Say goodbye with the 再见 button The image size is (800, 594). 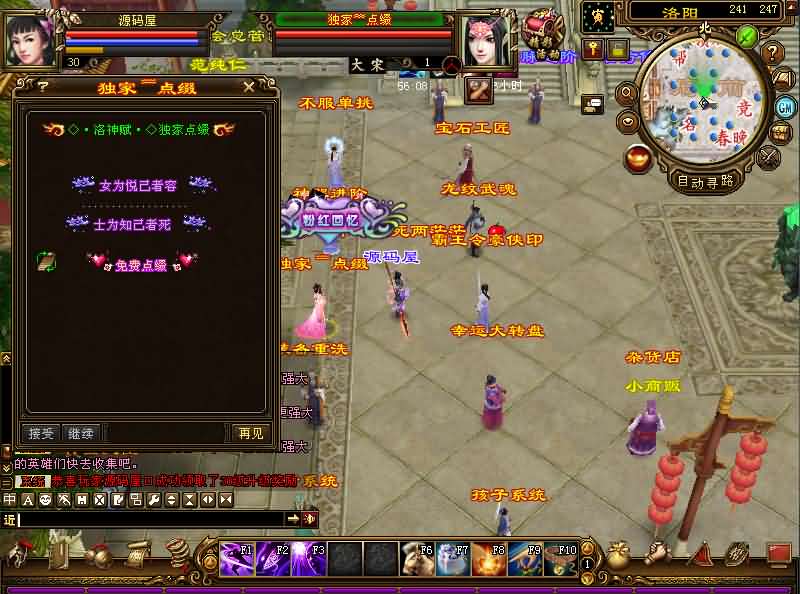tap(250, 433)
